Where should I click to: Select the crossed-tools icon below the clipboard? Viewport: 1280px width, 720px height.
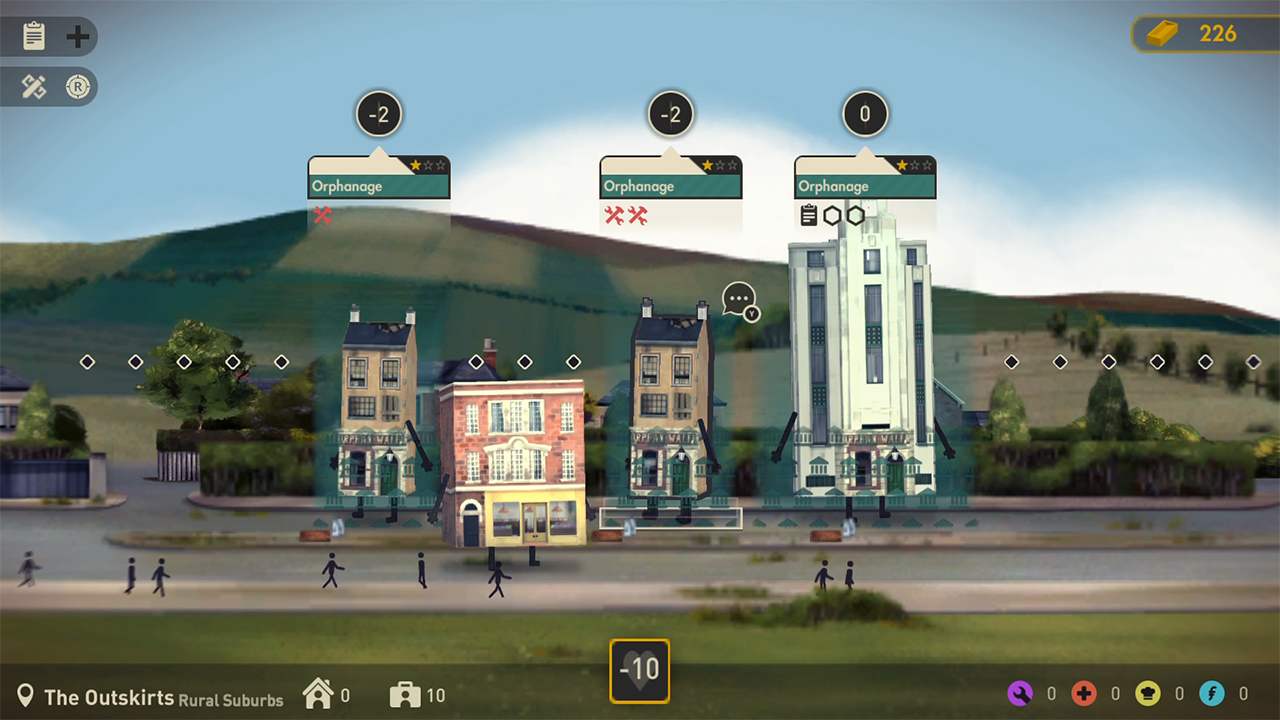coord(33,87)
